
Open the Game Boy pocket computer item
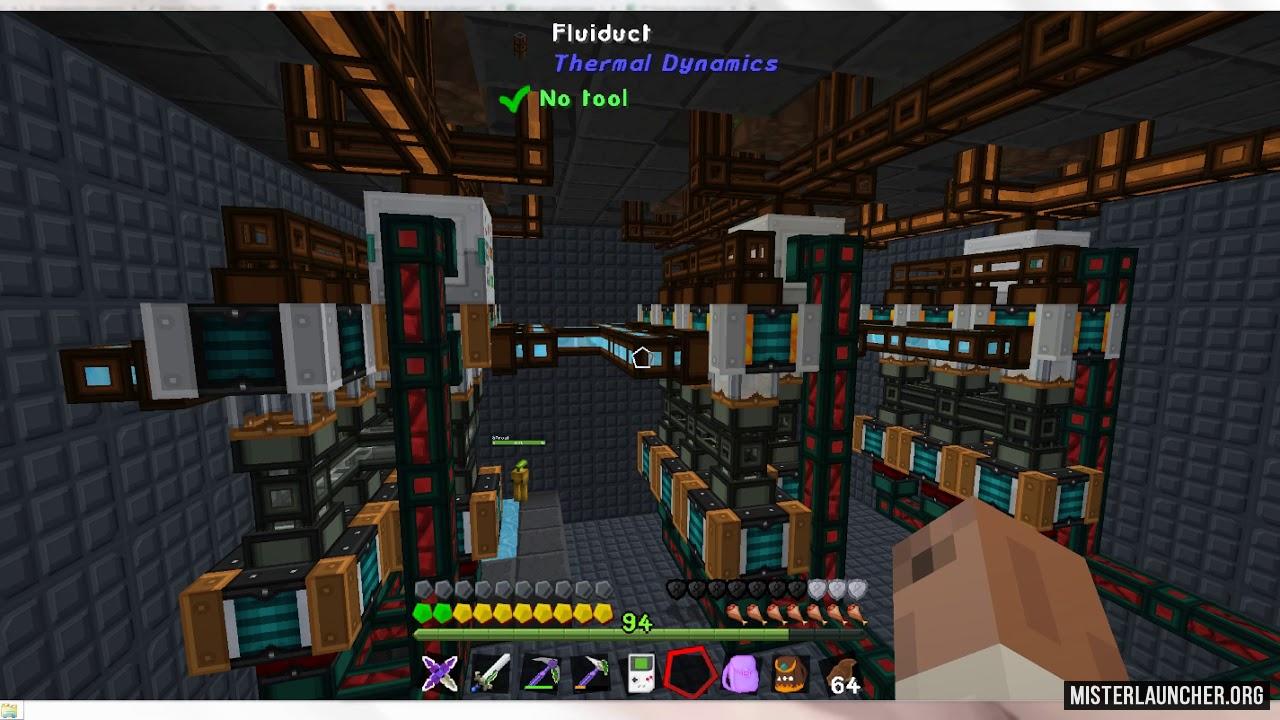[642, 674]
